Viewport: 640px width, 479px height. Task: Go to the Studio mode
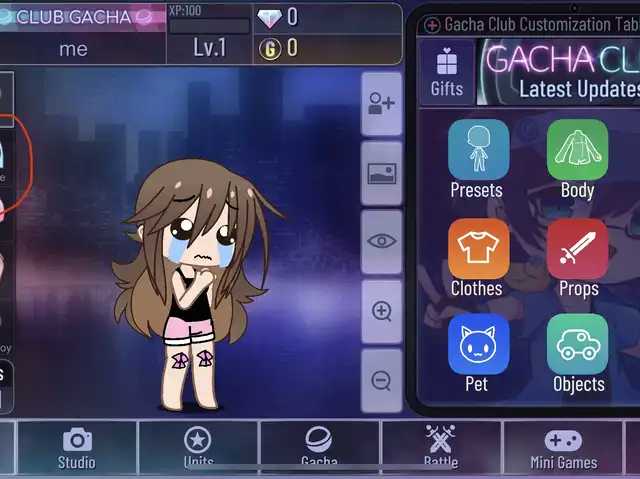tap(77, 448)
